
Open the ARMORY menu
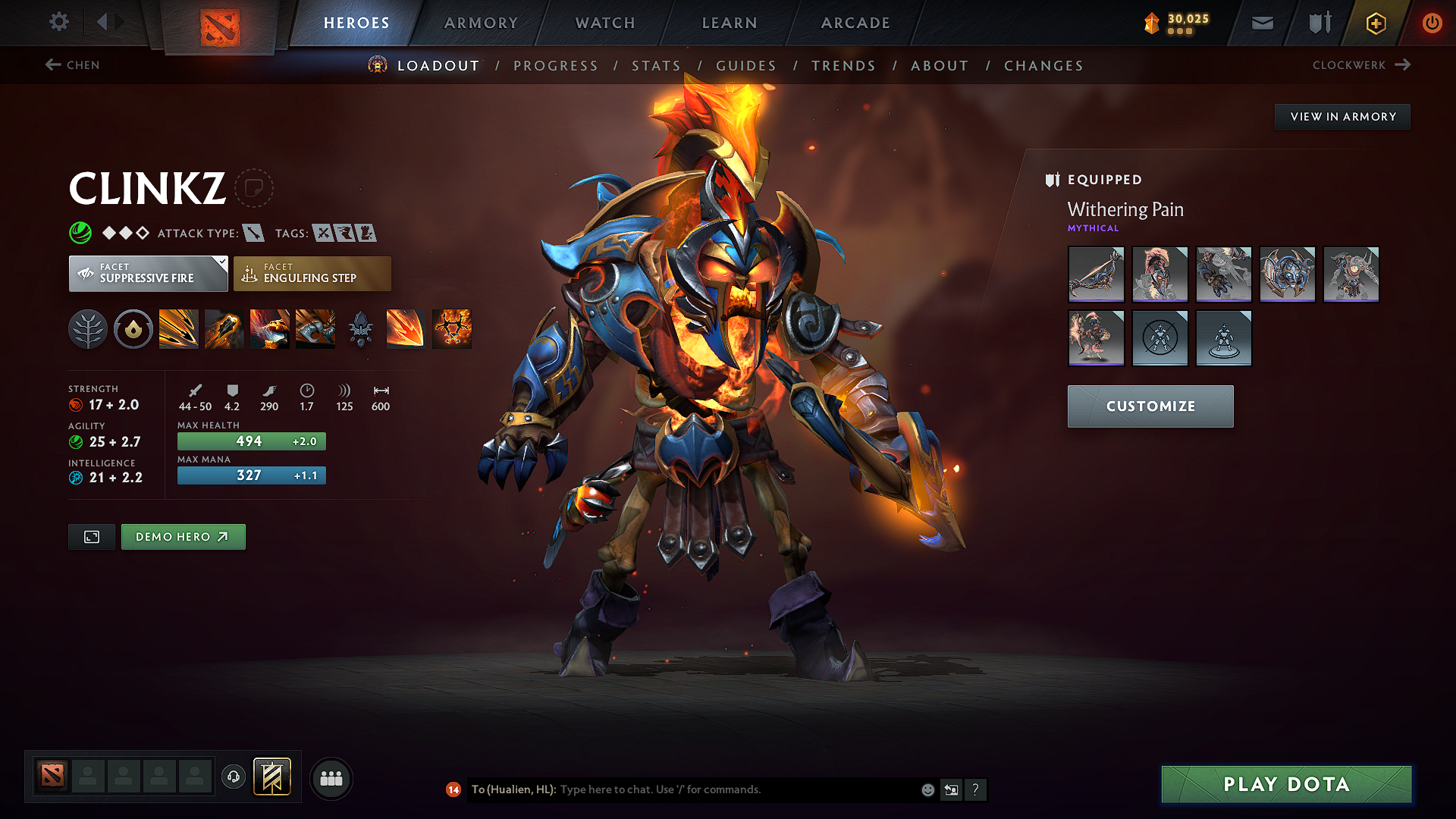[481, 23]
